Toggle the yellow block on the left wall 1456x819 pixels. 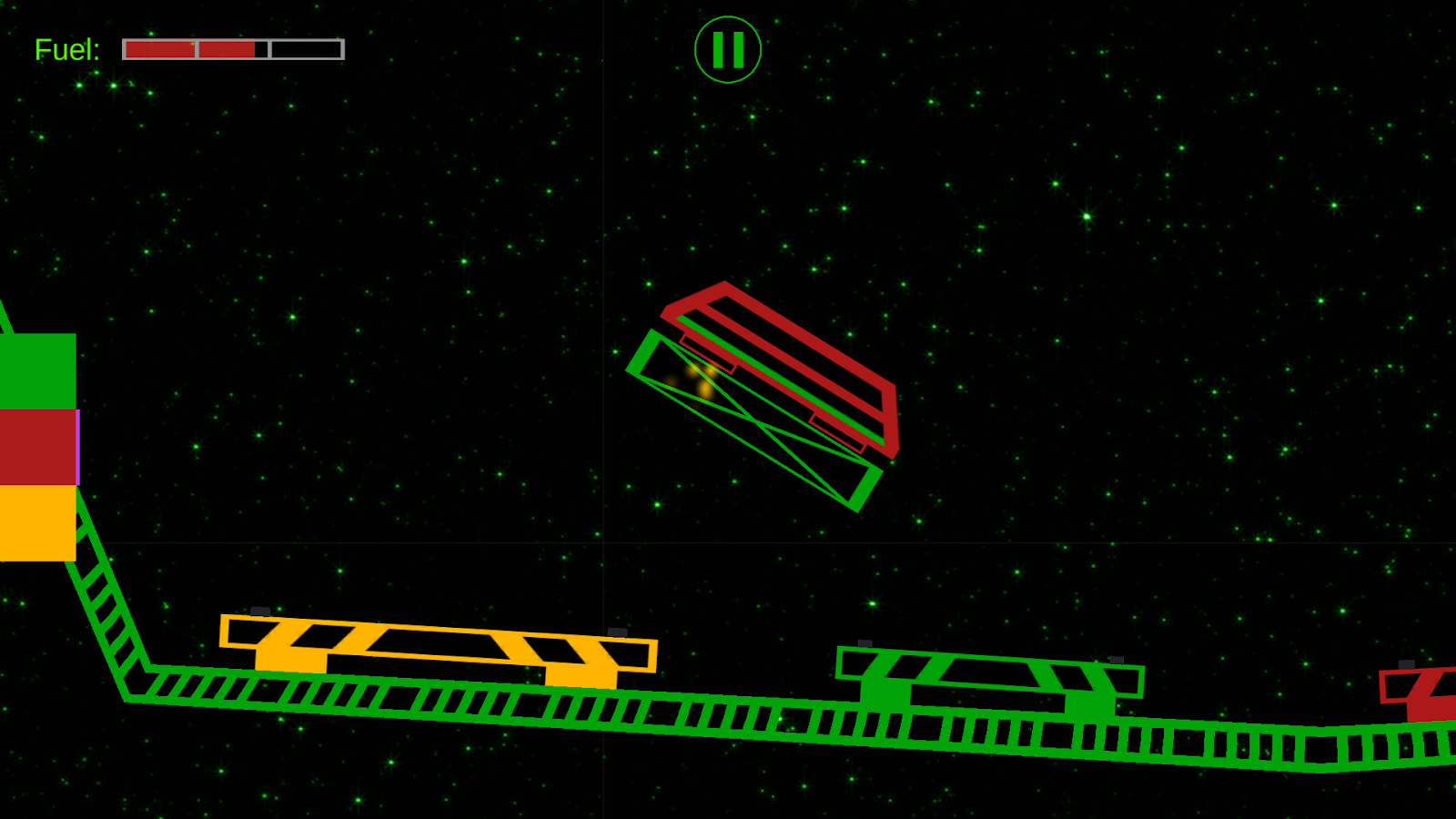(36, 523)
